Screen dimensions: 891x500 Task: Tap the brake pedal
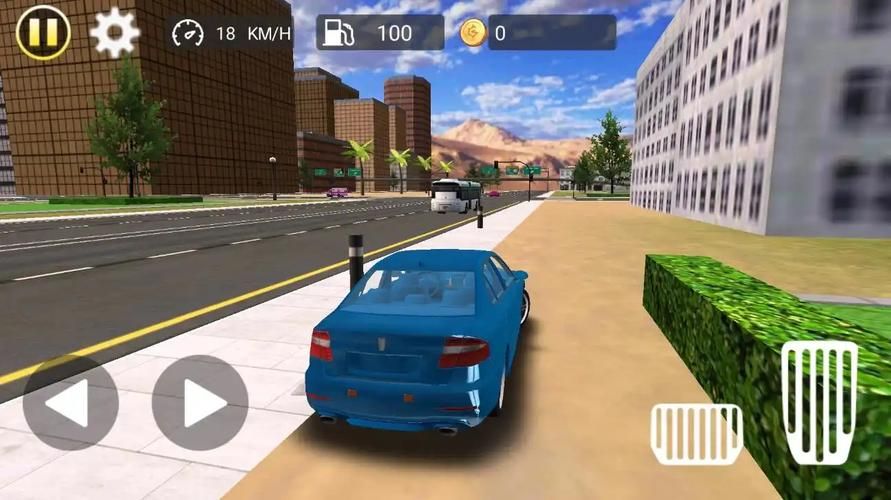click(x=696, y=434)
